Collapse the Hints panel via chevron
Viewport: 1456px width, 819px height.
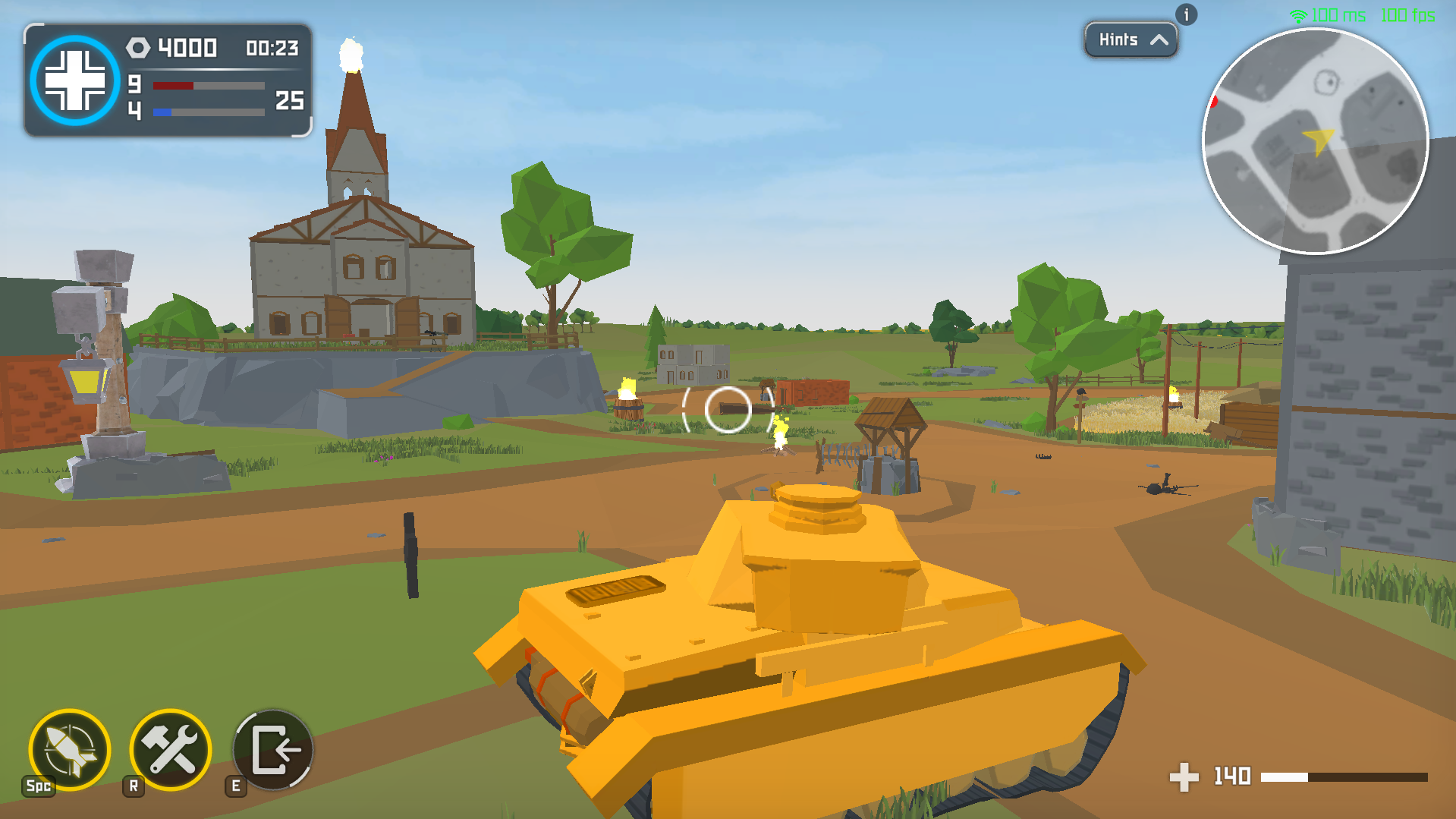point(1159,40)
